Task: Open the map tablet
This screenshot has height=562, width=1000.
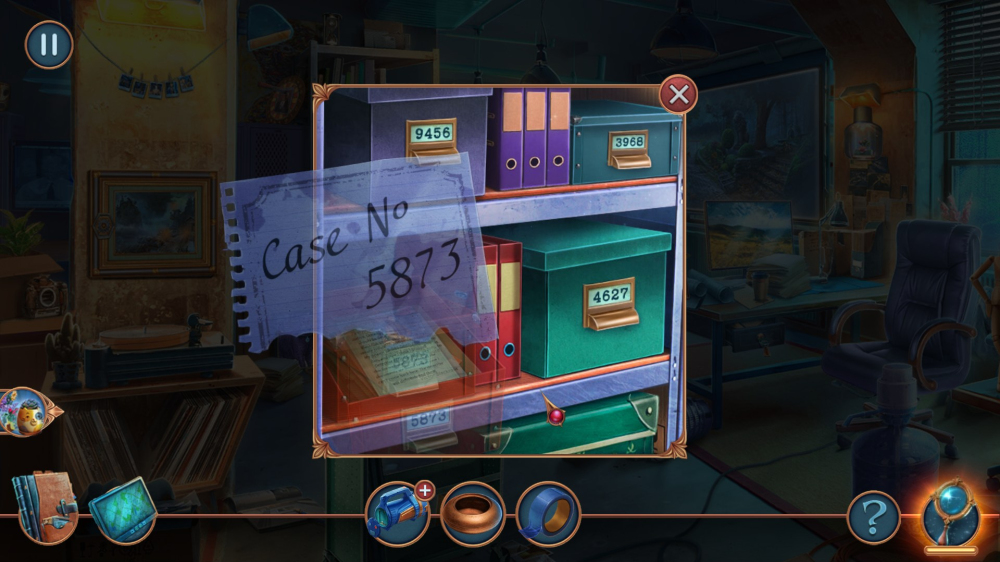Action: coord(123,510)
